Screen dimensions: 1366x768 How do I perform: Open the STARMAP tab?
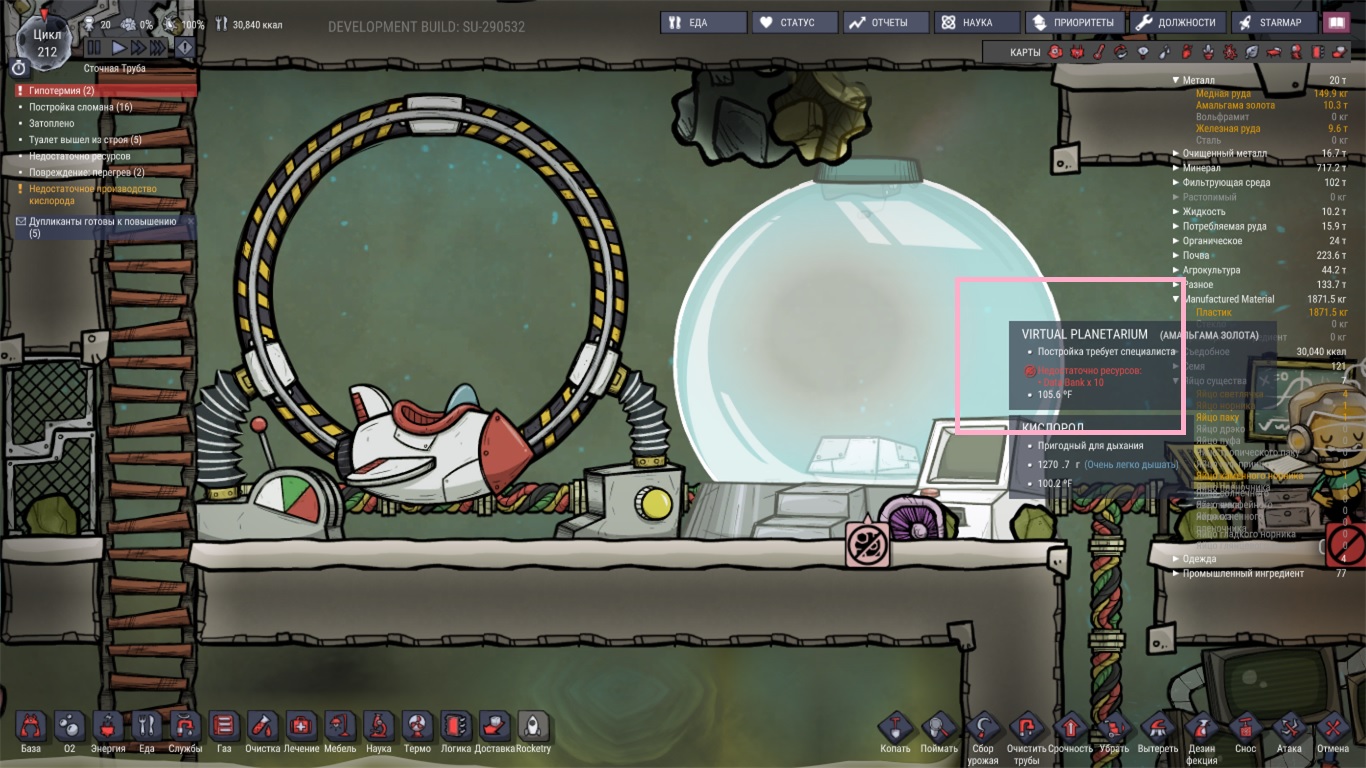click(1272, 21)
